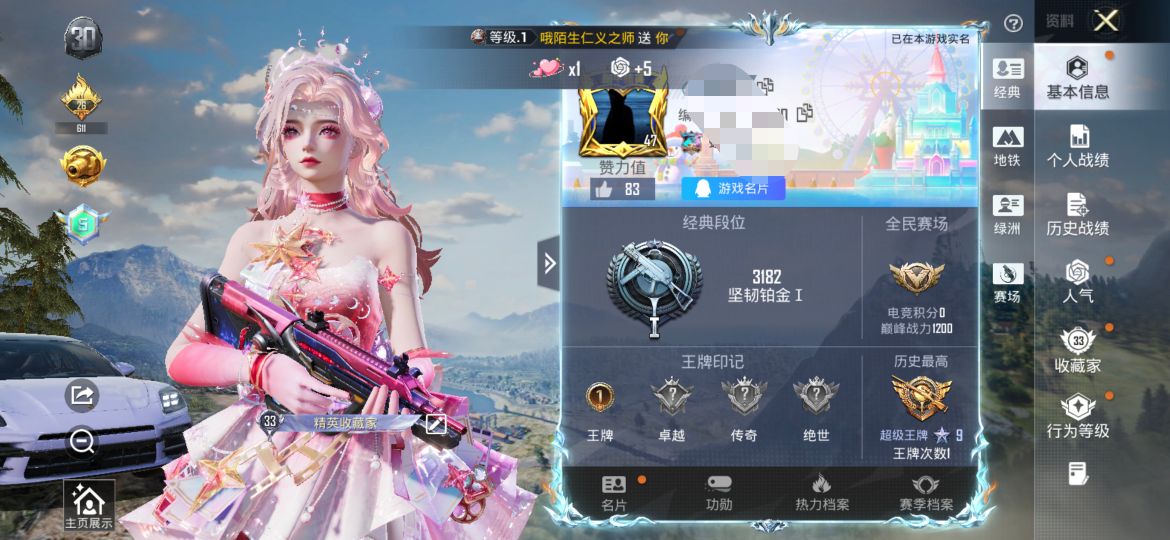
Task: Switch to the 功勋 merit tab
Action: pyautogui.click(x=719, y=493)
